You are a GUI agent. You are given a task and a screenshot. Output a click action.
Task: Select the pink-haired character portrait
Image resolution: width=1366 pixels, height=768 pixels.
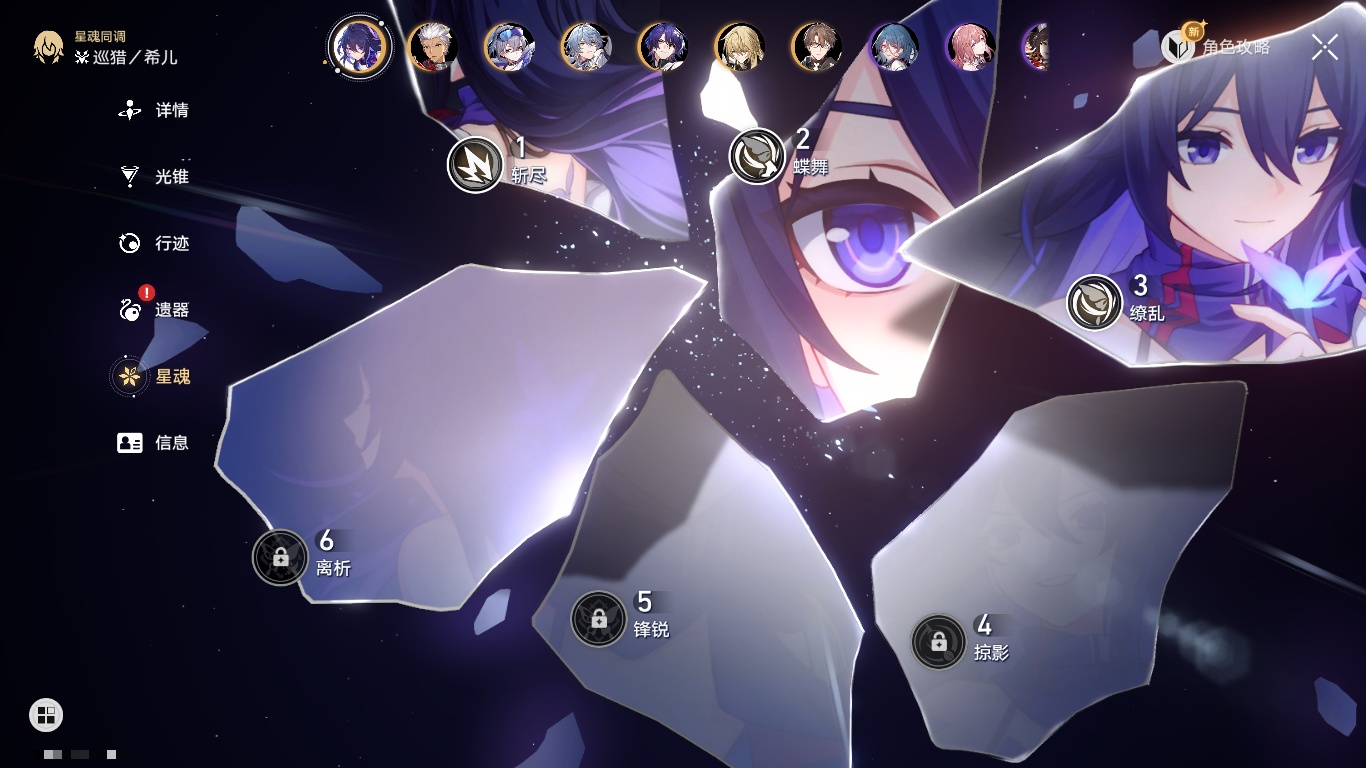970,47
